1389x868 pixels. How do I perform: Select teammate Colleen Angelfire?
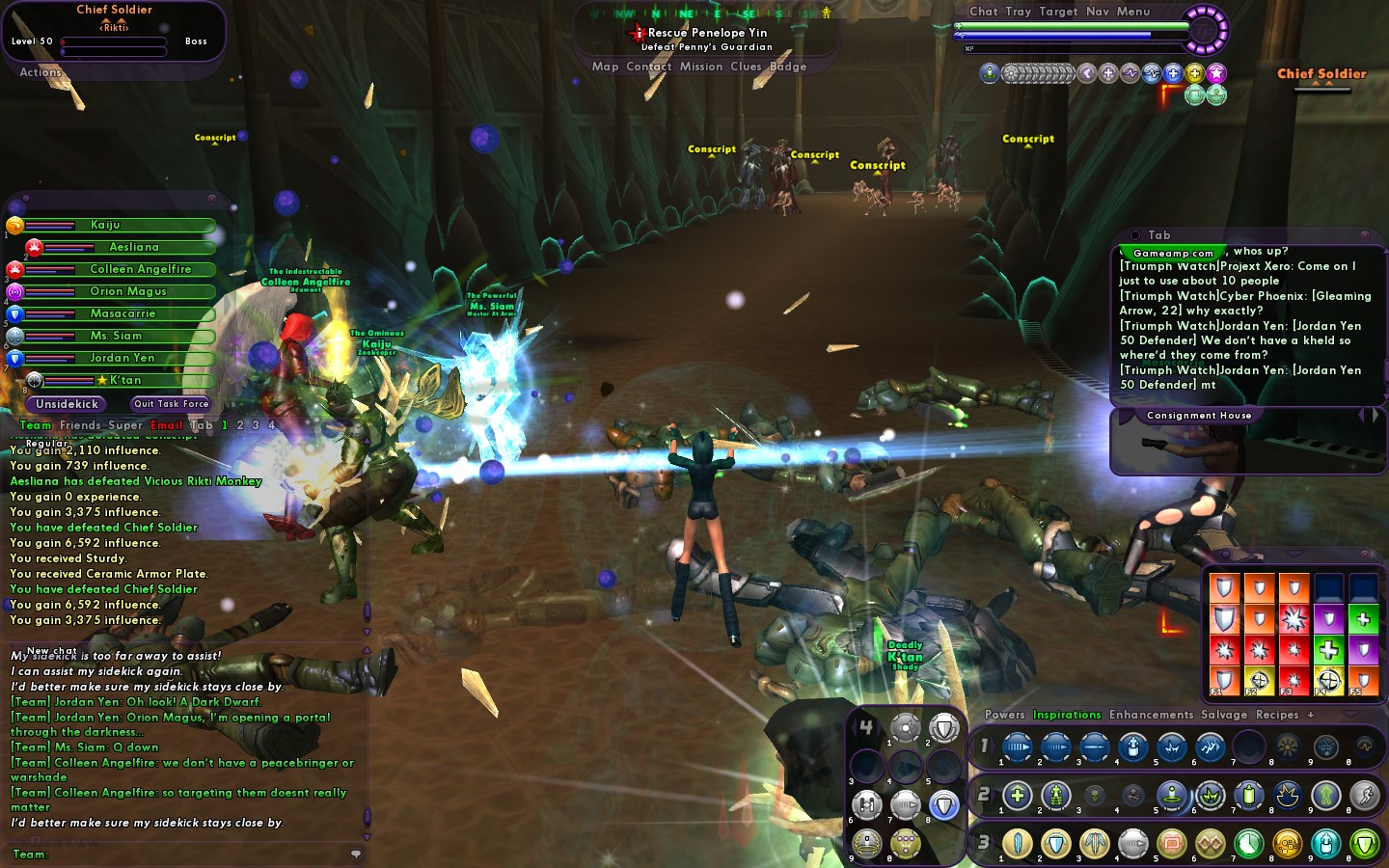tap(140, 269)
